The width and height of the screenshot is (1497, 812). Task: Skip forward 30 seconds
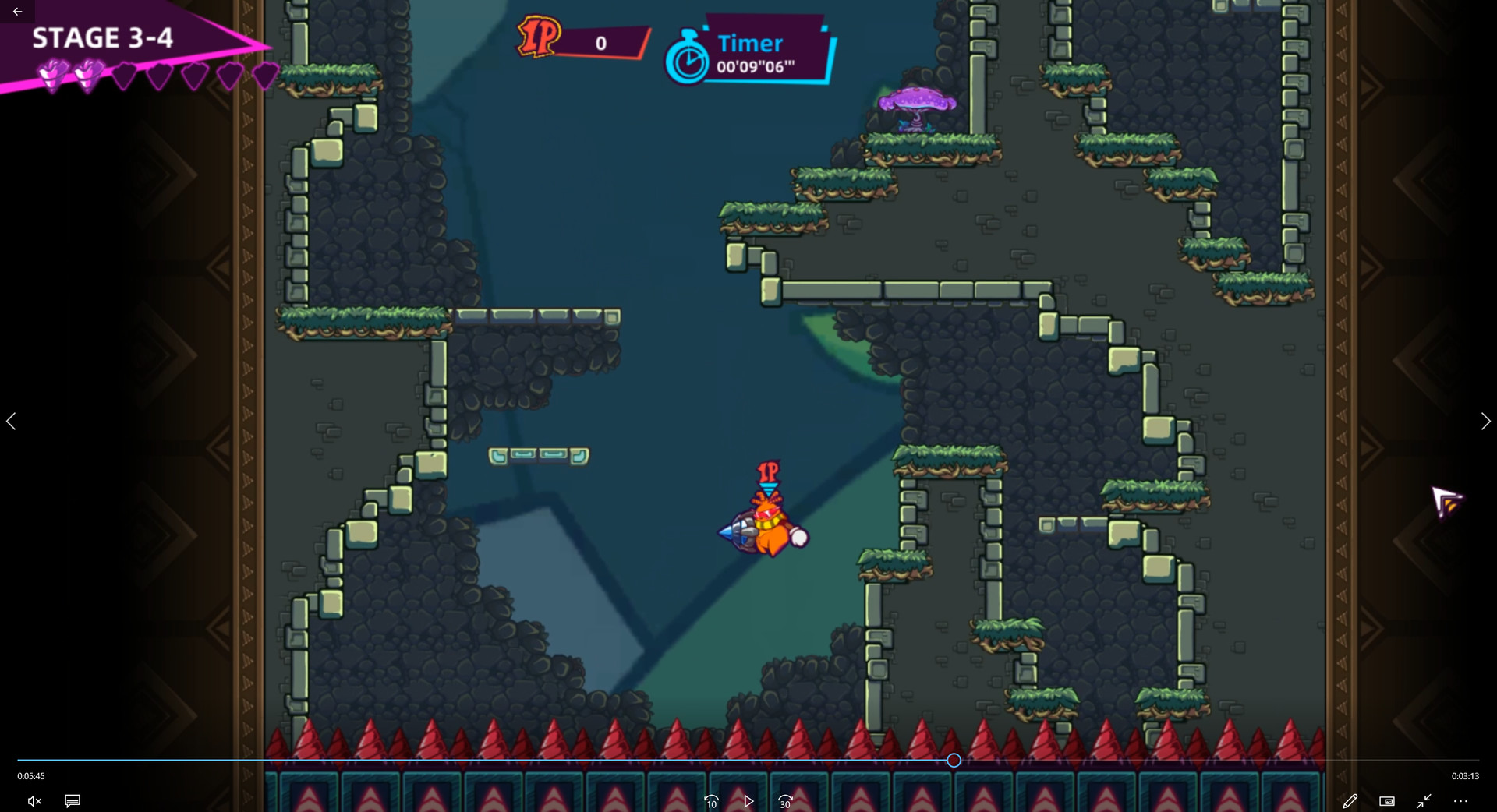pyautogui.click(x=785, y=800)
